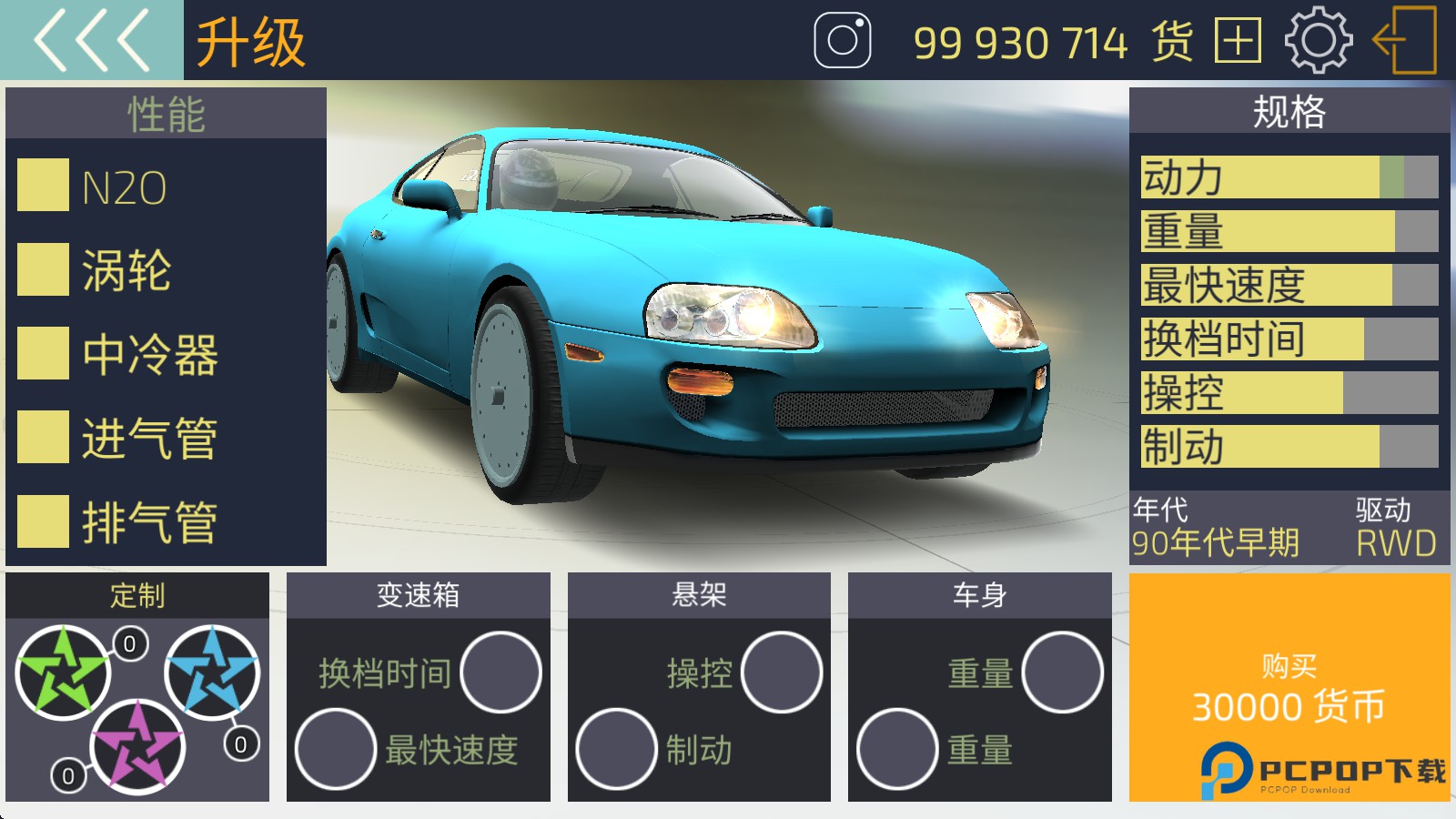Open the camera/screenshot tool in the top bar
The image size is (1456, 819).
844,41
